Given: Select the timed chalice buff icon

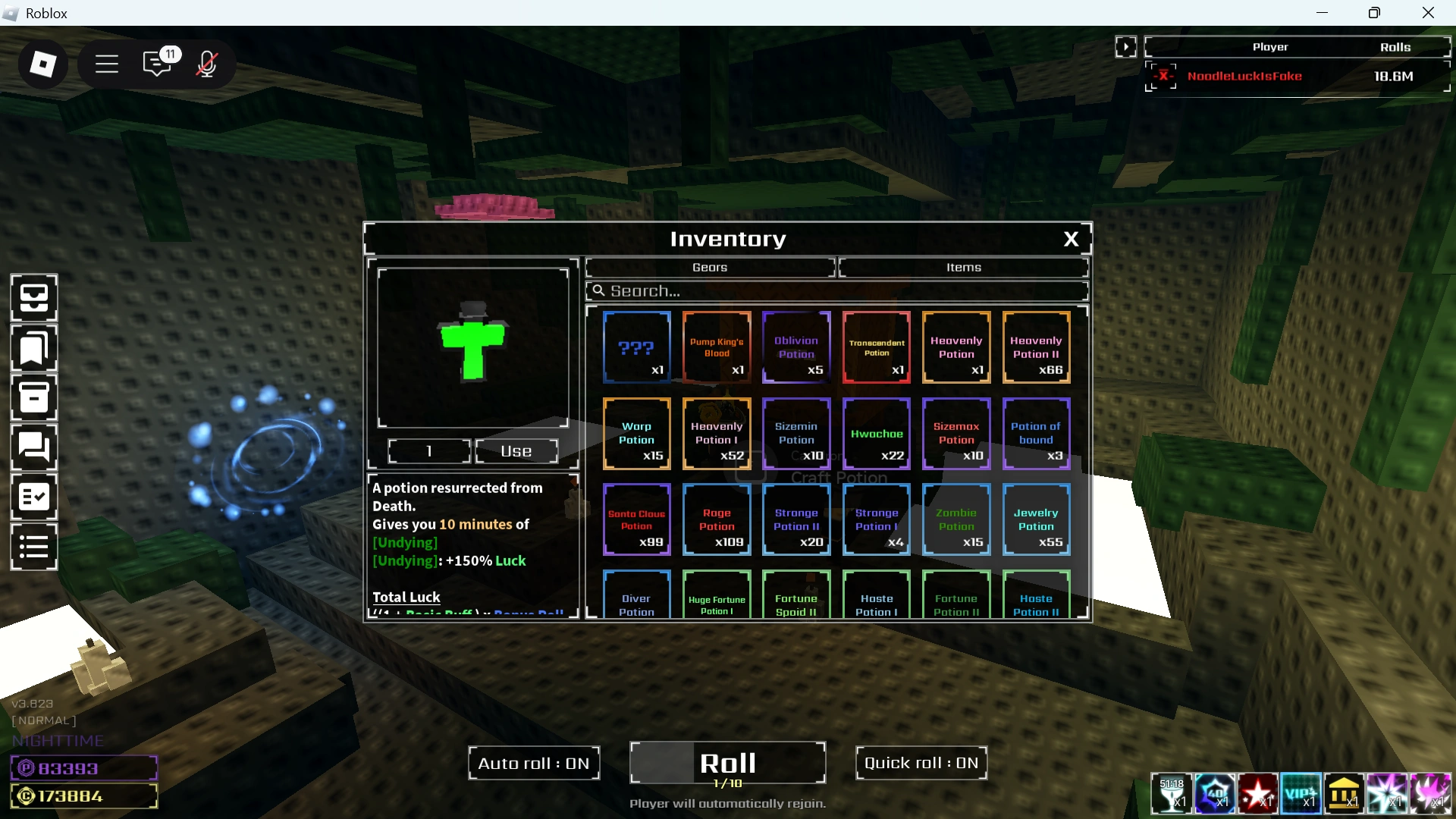Looking at the screenshot, I should click(x=1173, y=794).
